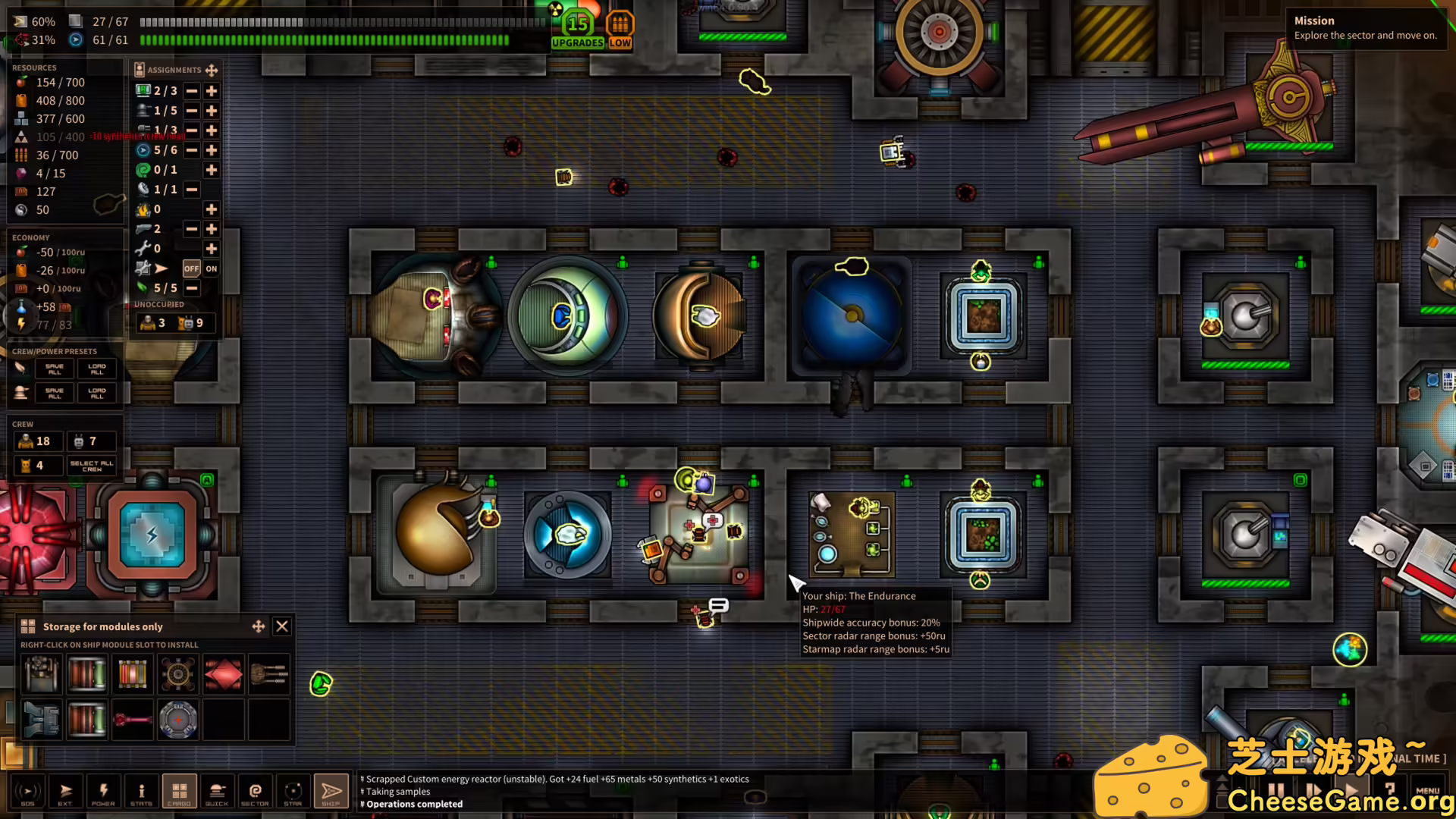Viewport: 1456px width, 819px height.
Task: Click the green hull integrity bar
Action: pyautogui.click(x=326, y=40)
